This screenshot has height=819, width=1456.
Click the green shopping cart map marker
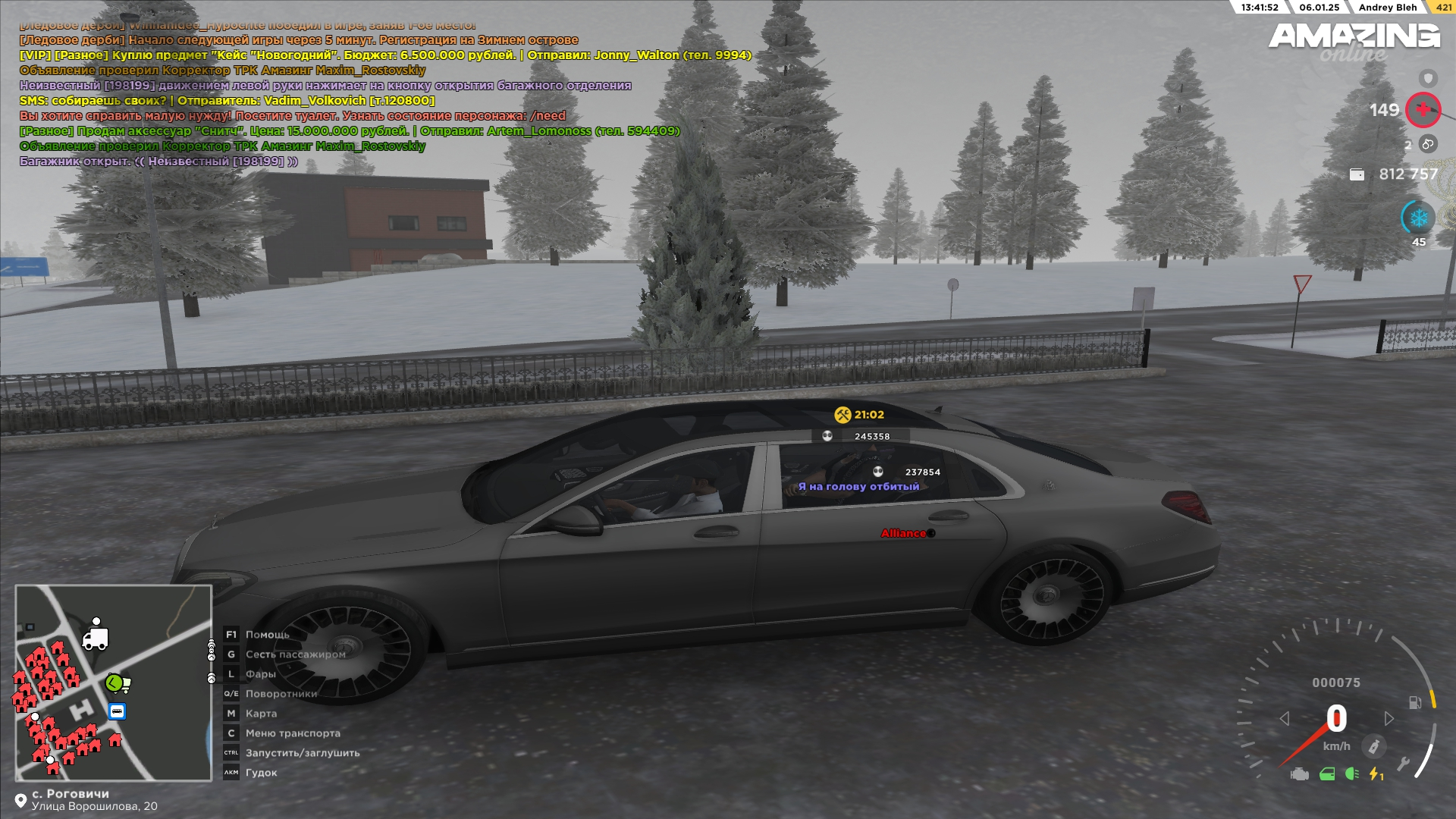[116, 683]
